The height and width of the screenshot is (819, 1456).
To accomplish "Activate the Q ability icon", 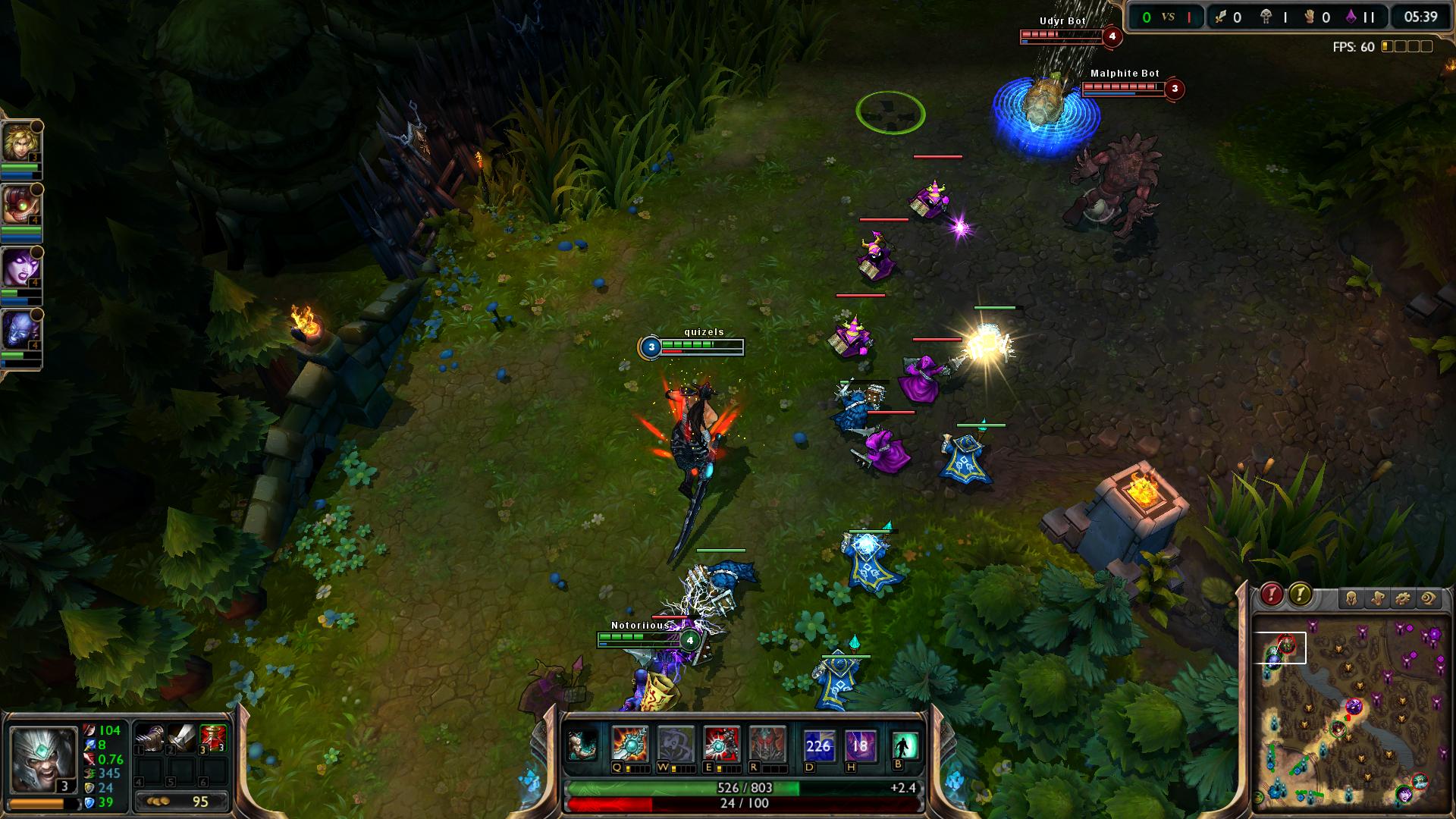I will (x=630, y=744).
